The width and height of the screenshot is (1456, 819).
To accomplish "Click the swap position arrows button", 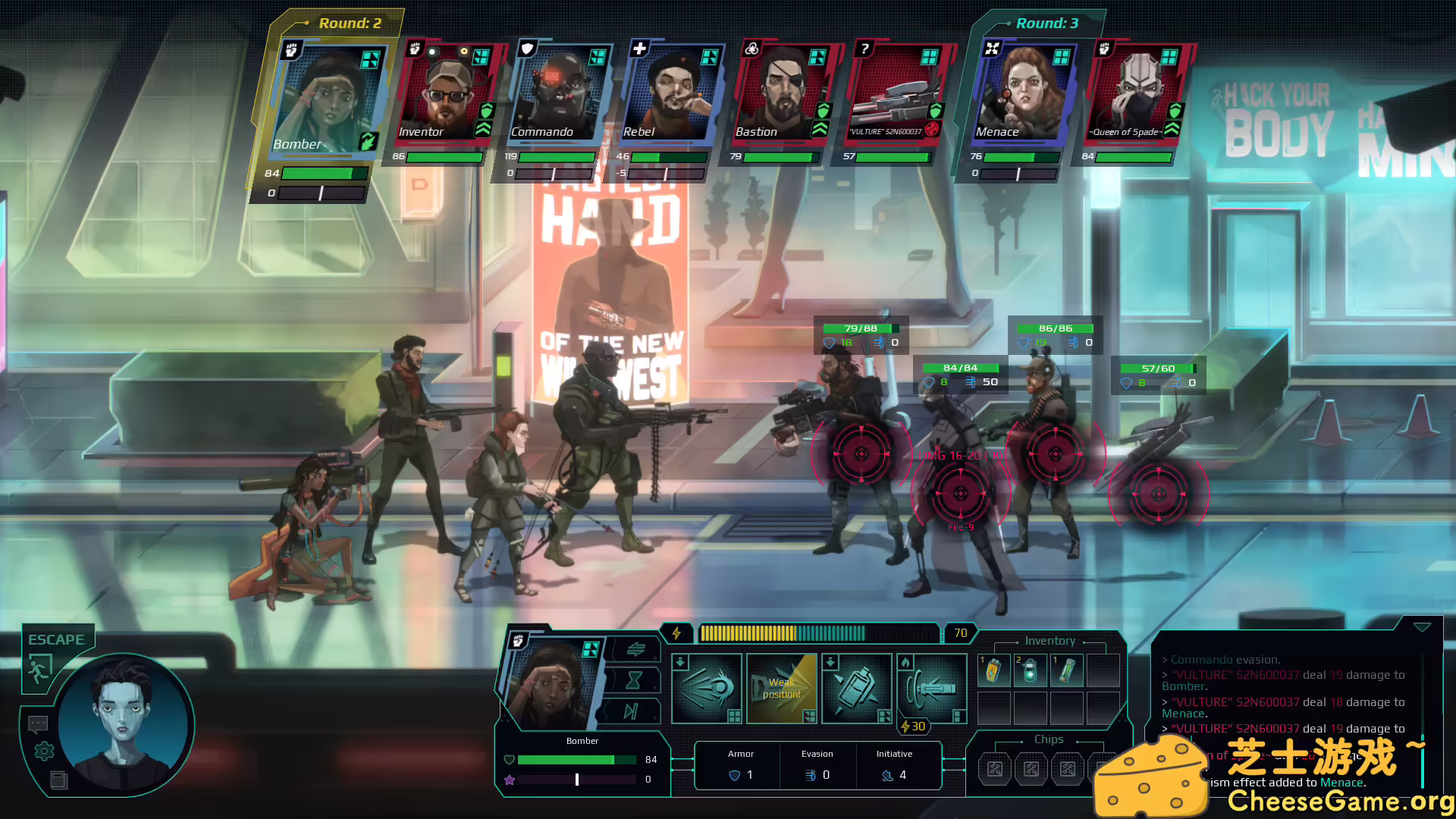I will point(635,649).
